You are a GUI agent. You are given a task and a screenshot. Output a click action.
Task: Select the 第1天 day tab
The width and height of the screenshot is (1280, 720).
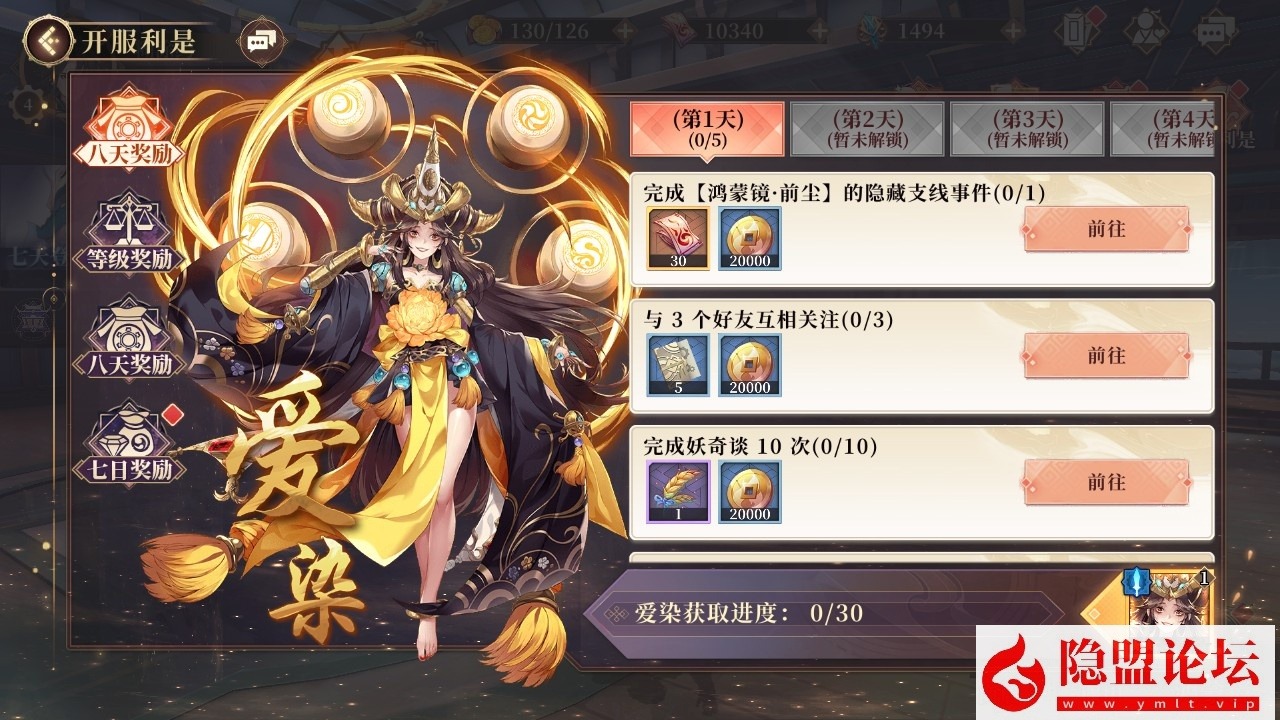706,128
